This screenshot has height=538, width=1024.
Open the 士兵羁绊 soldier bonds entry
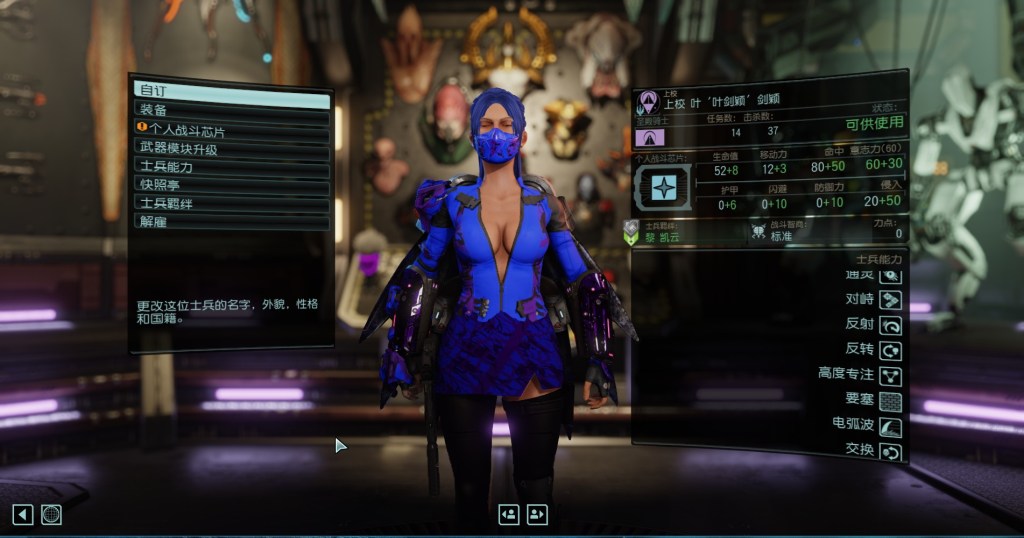231,203
